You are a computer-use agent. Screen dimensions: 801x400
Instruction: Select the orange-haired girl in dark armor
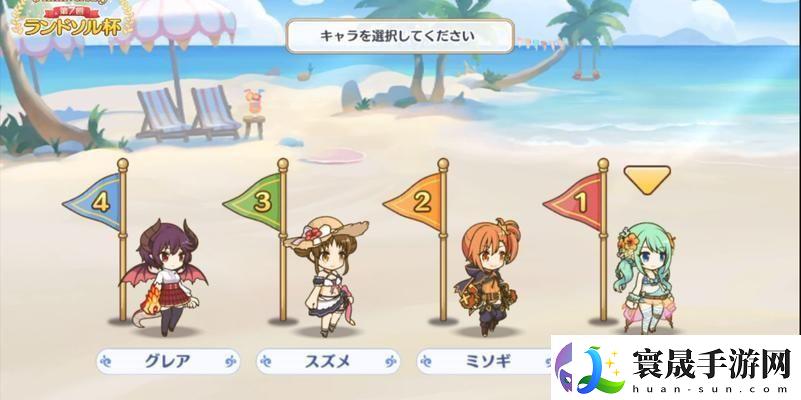[x=482, y=268]
